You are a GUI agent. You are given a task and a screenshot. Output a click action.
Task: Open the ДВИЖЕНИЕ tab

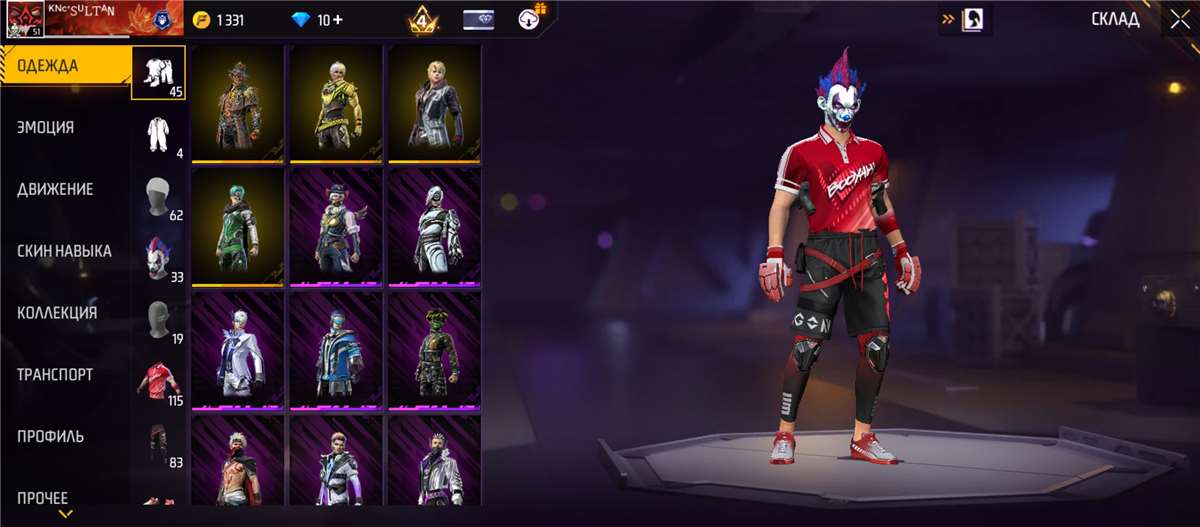click(55, 190)
